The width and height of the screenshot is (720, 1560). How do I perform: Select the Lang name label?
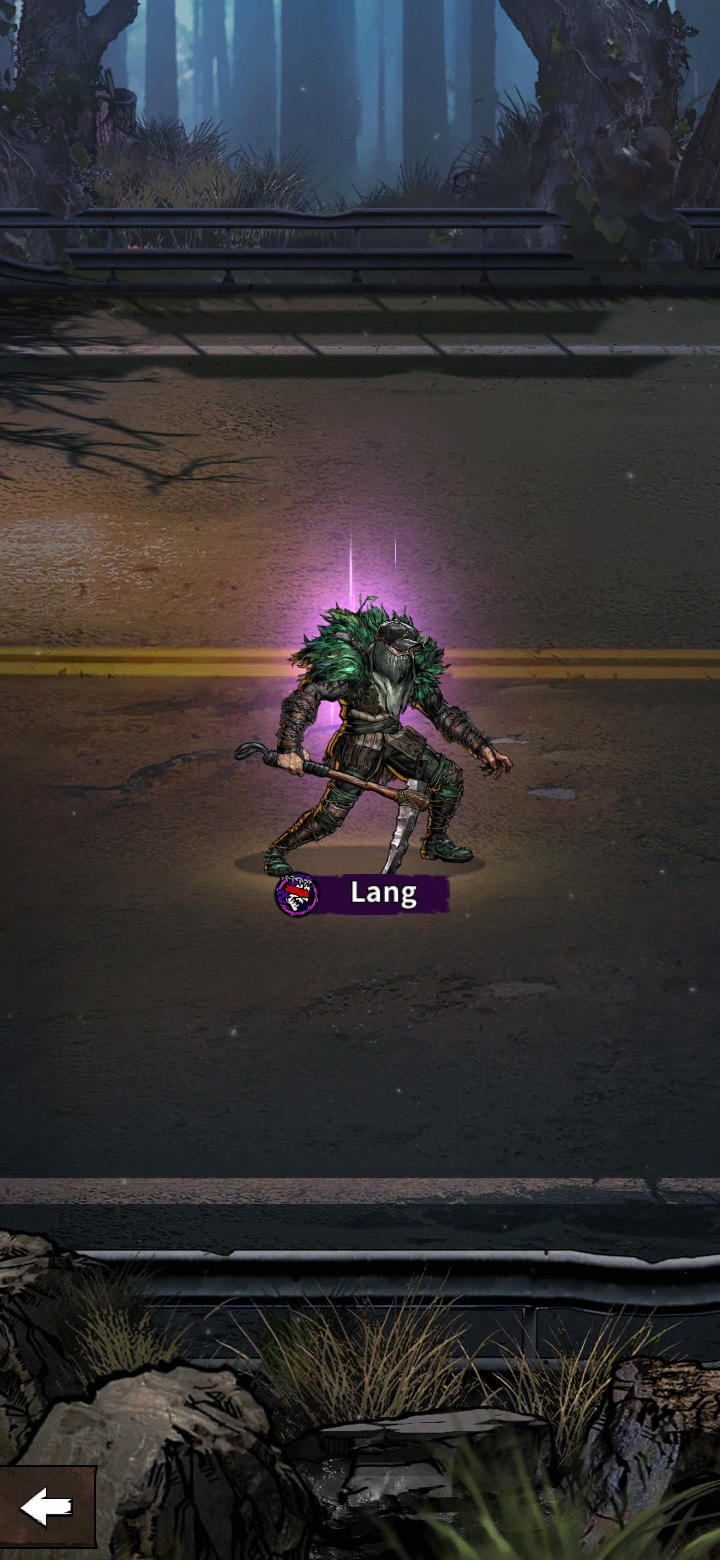click(x=383, y=893)
